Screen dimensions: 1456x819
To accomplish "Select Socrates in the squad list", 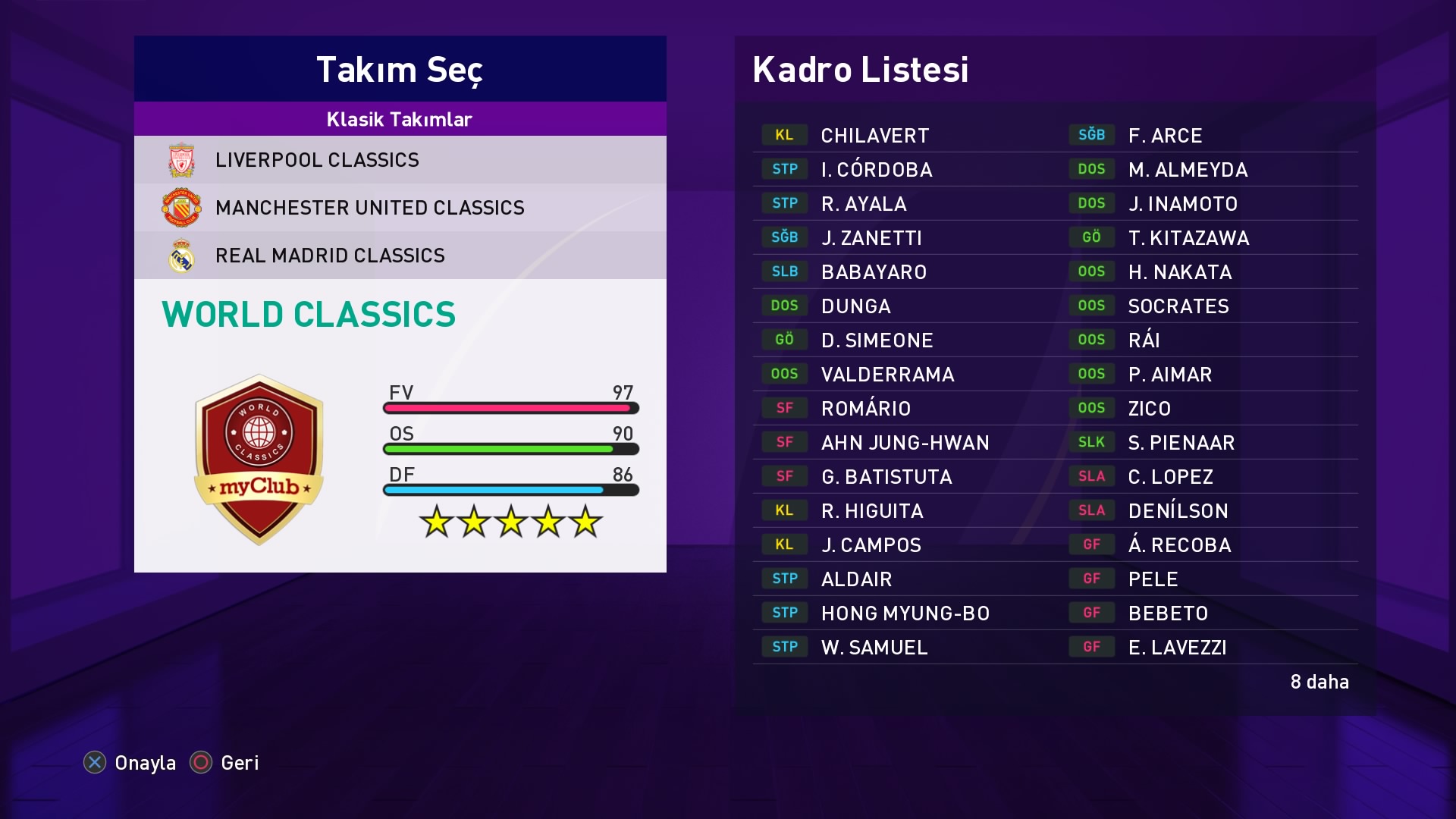I will click(1178, 306).
